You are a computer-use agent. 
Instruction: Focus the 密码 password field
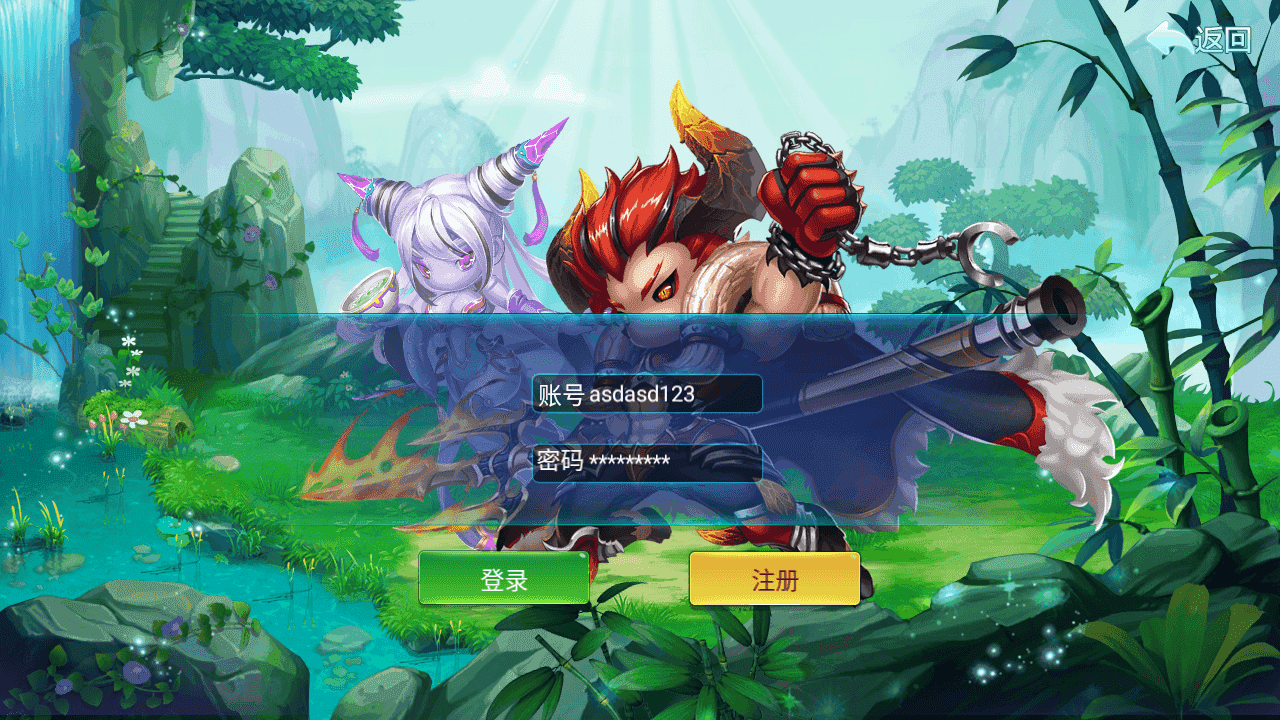[647, 462]
